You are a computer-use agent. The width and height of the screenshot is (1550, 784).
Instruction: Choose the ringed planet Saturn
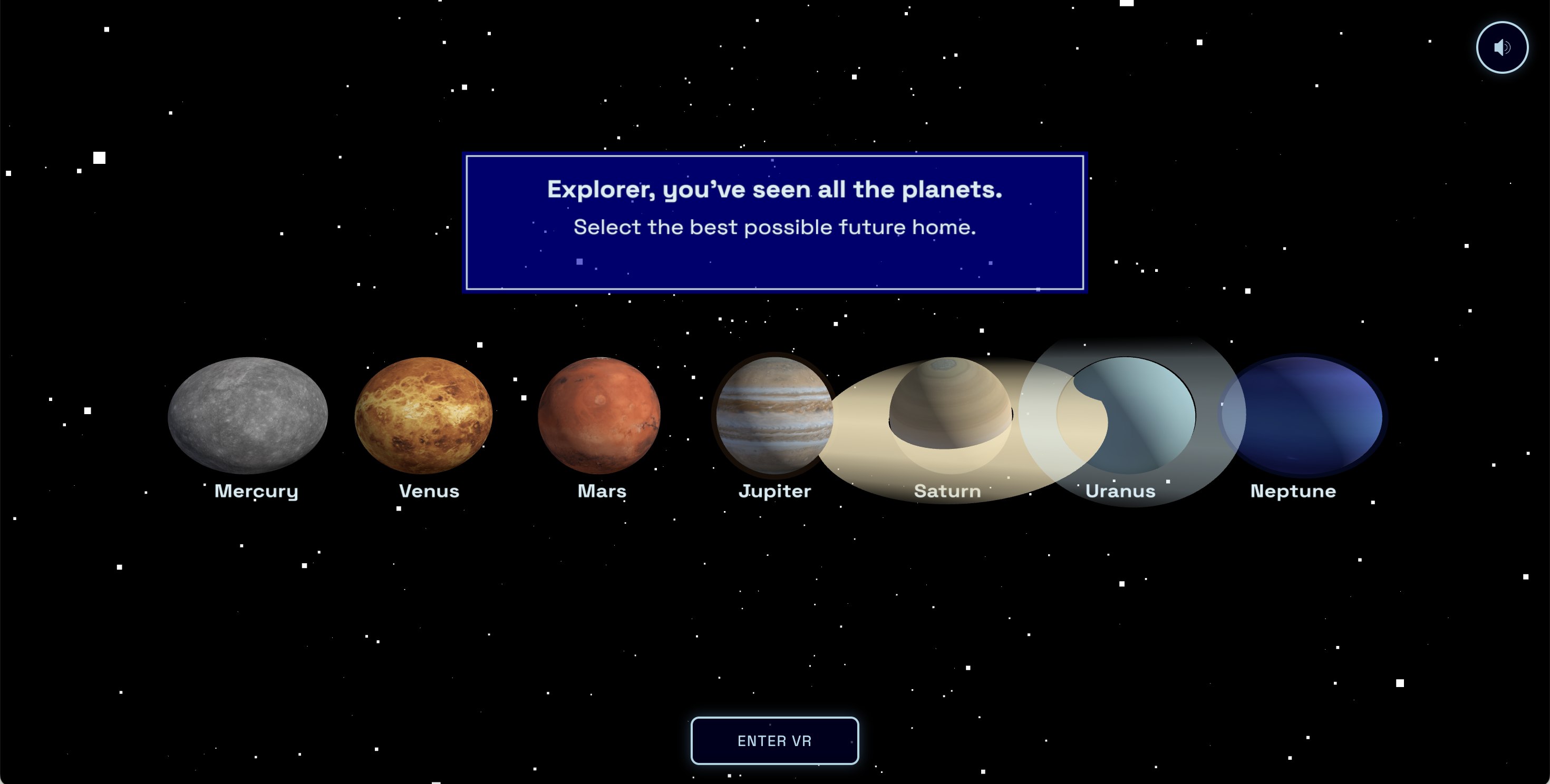(950, 404)
